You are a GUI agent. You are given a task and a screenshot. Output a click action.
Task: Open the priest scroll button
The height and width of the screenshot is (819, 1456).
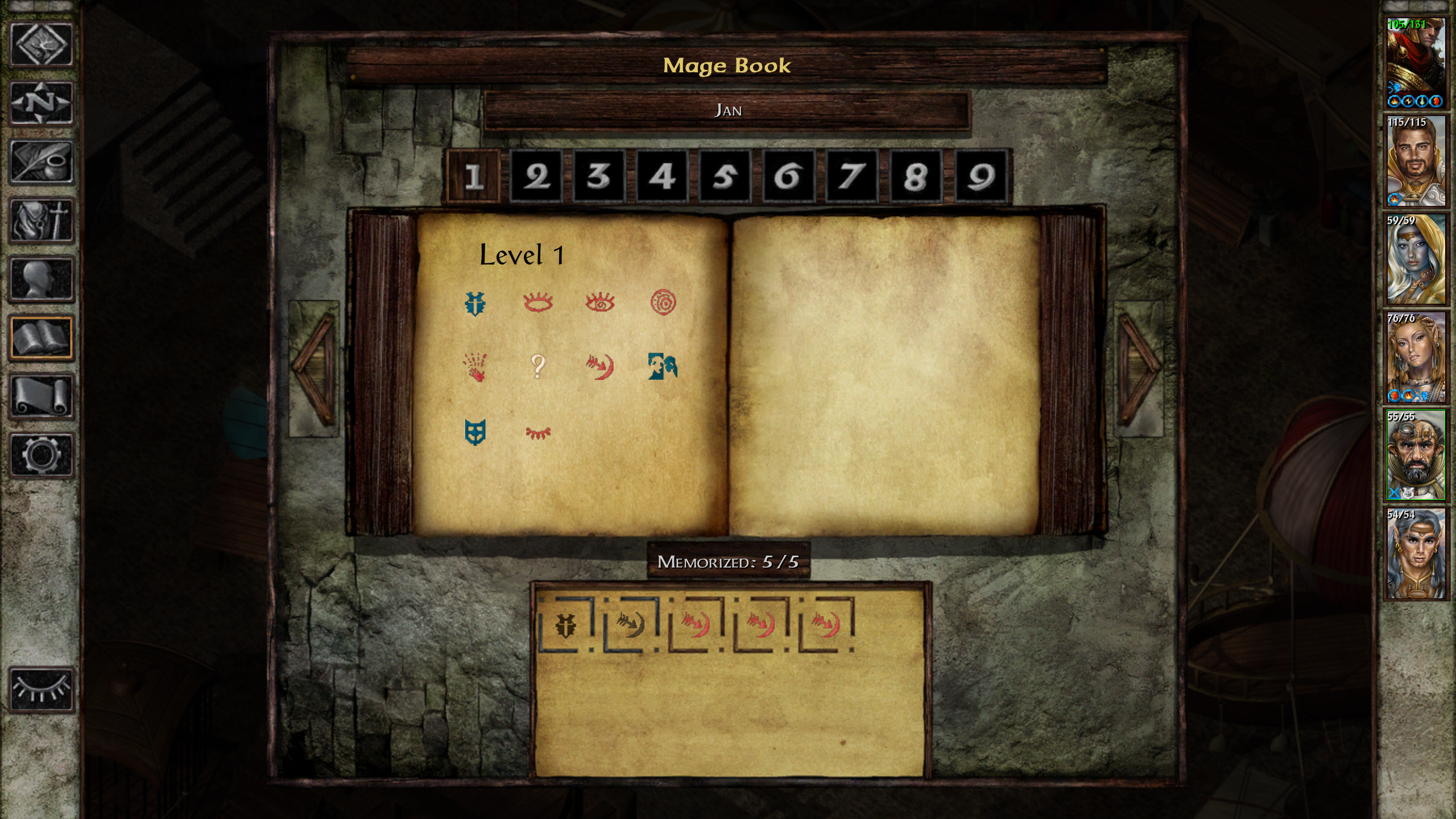42,396
